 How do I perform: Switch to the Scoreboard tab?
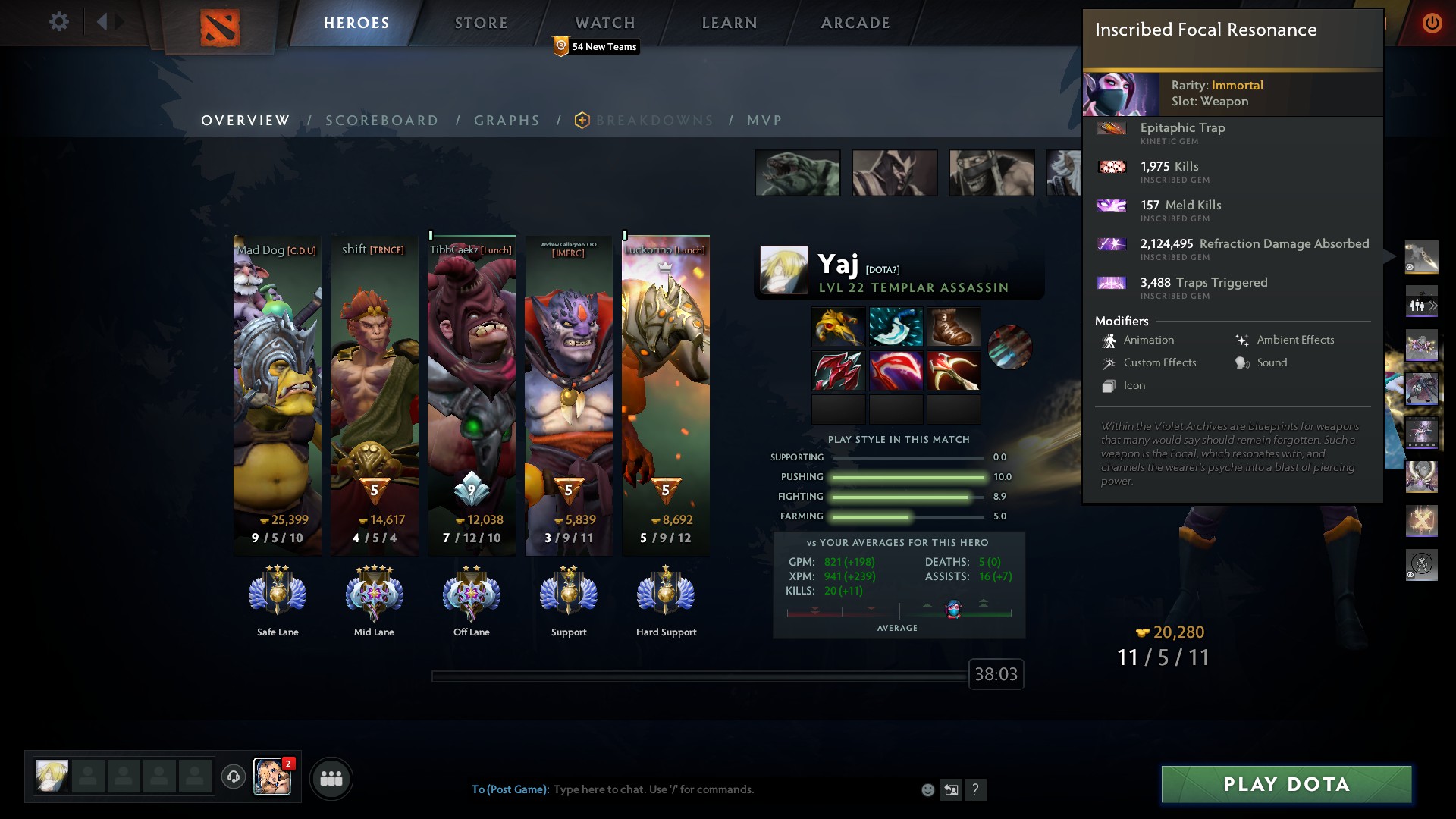point(381,120)
